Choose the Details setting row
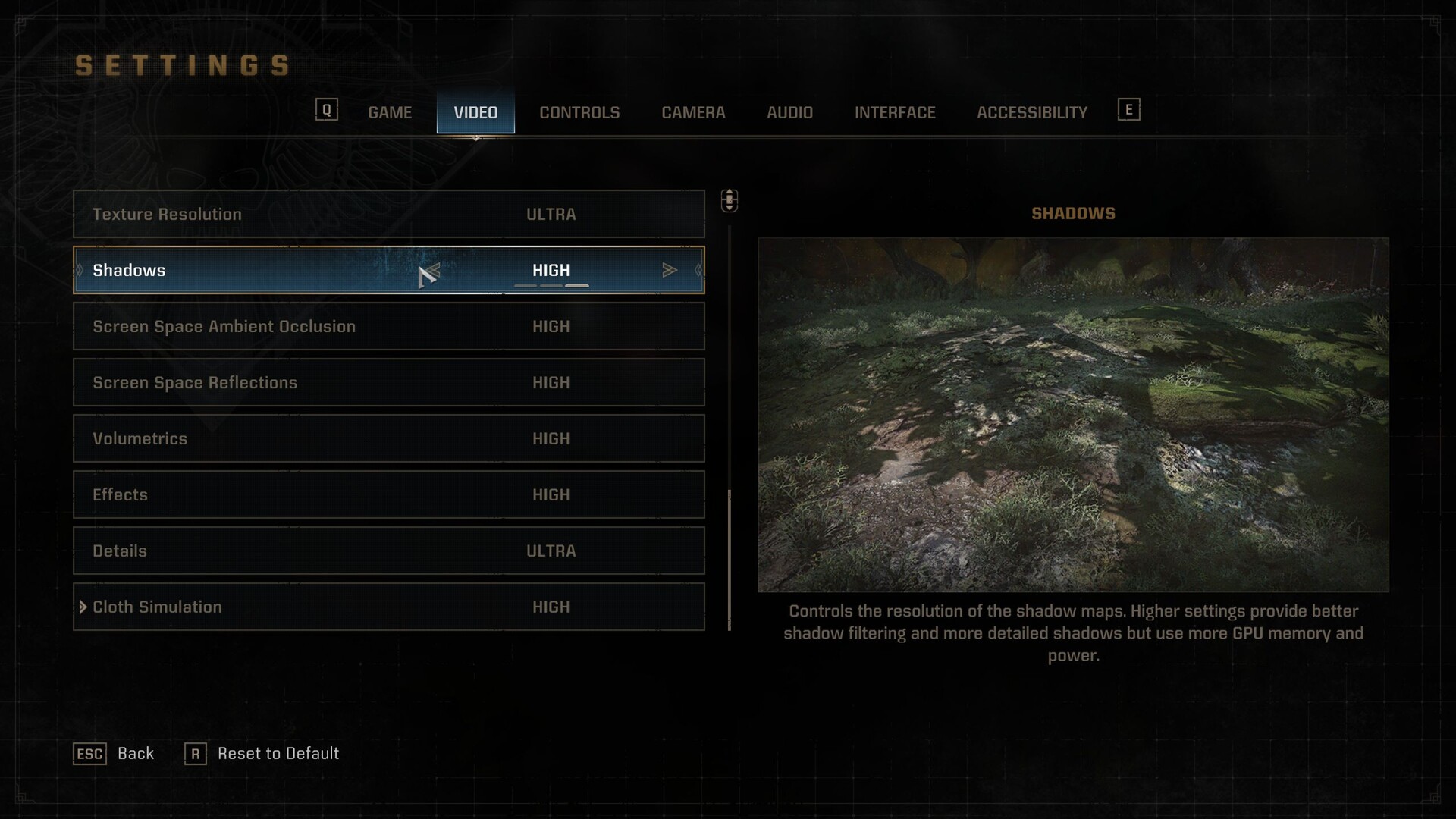1456x819 pixels. click(388, 551)
